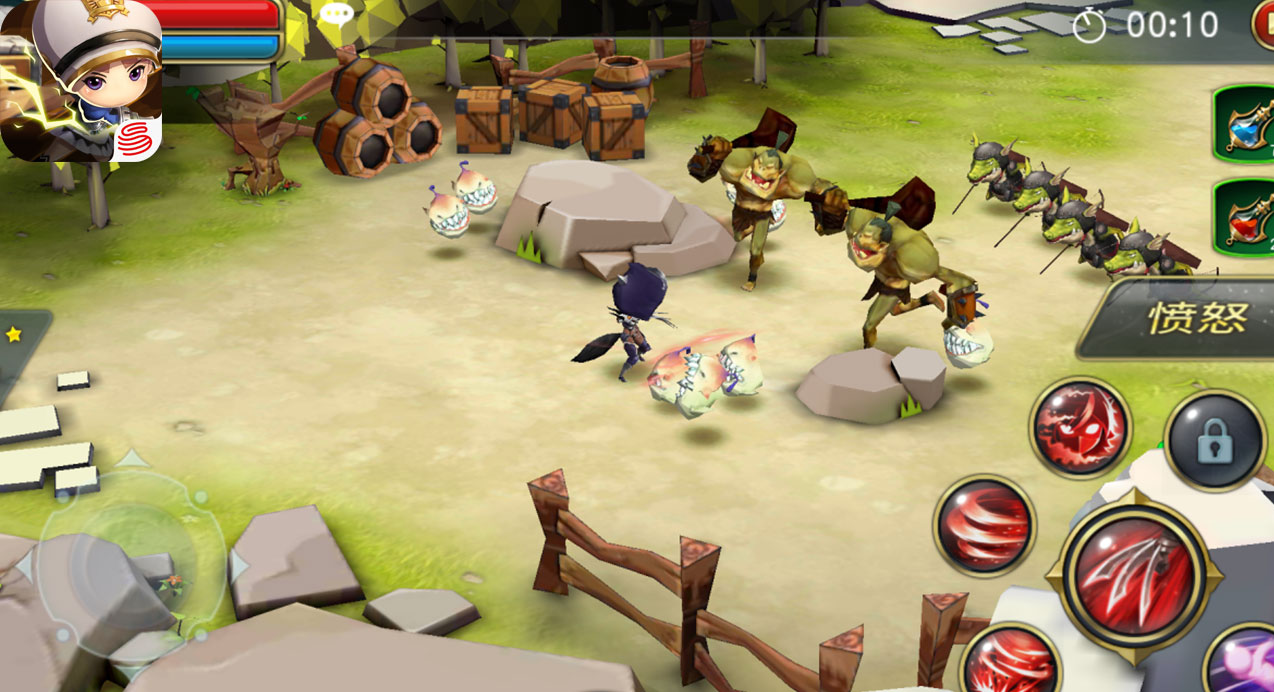Activate the red demon mask skill
Image resolution: width=1274 pixels, height=692 pixels.
1080,427
